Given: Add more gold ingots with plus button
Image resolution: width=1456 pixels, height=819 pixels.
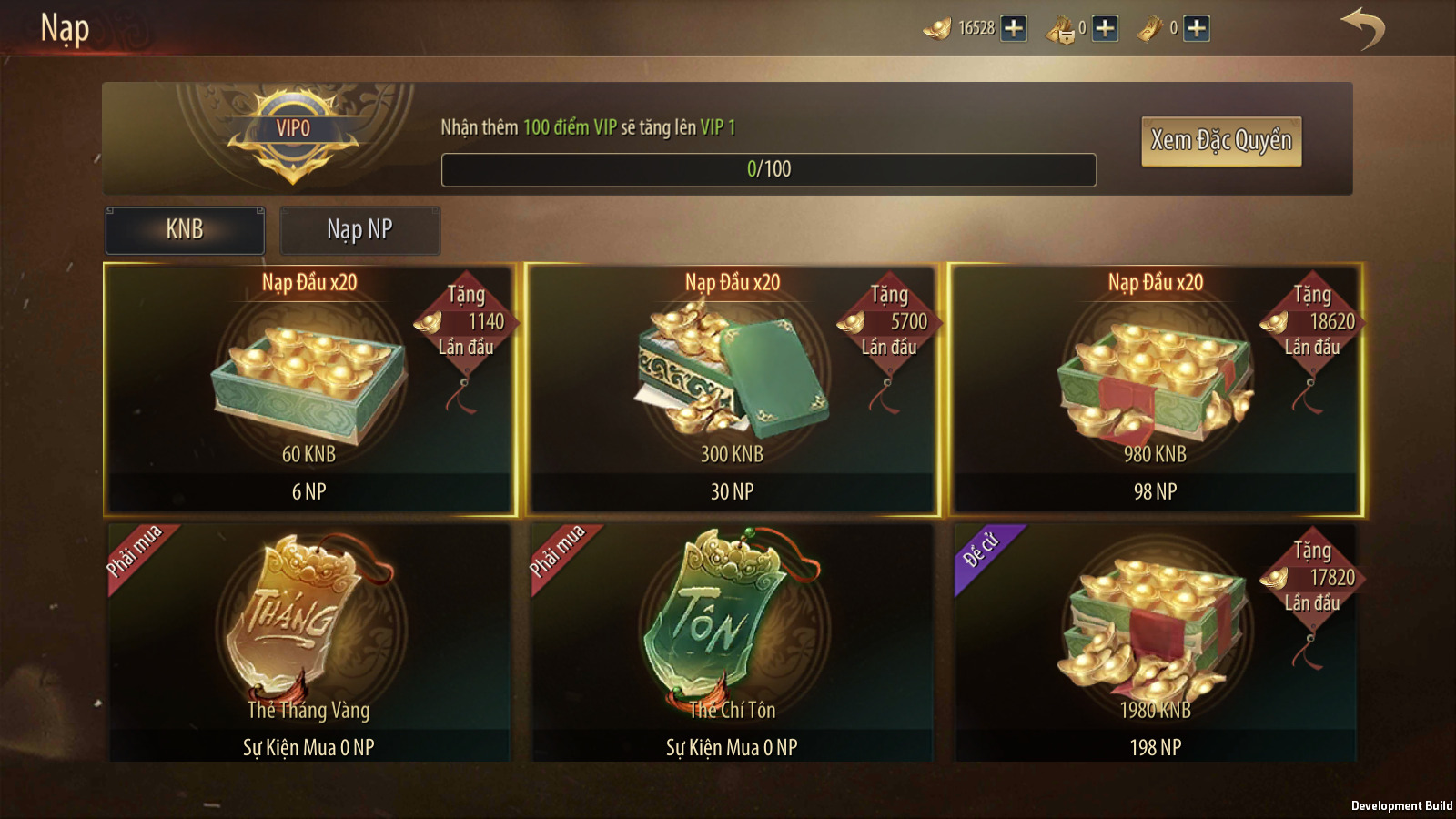Looking at the screenshot, I should pos(1014,29).
